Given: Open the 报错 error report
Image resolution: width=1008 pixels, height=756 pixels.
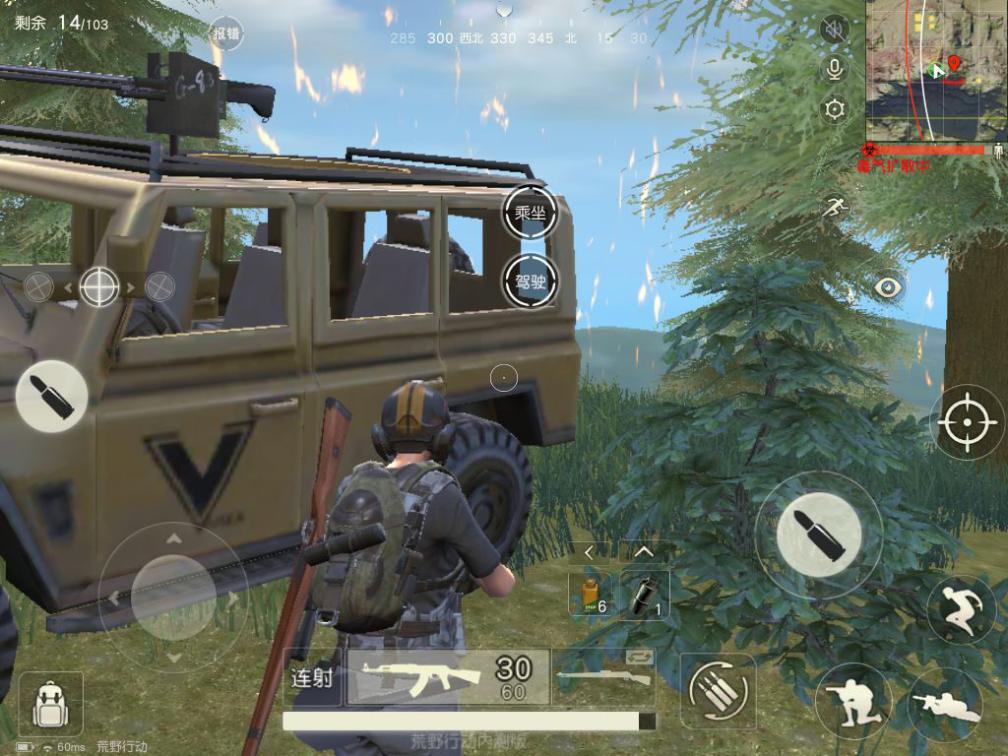Looking at the screenshot, I should tap(226, 33).
